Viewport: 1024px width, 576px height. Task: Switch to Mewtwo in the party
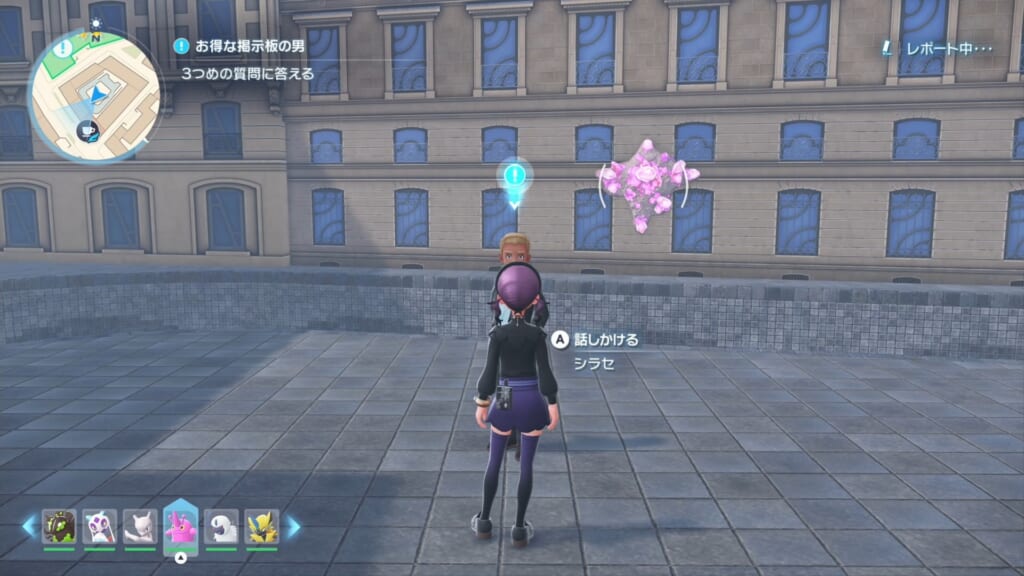139,527
